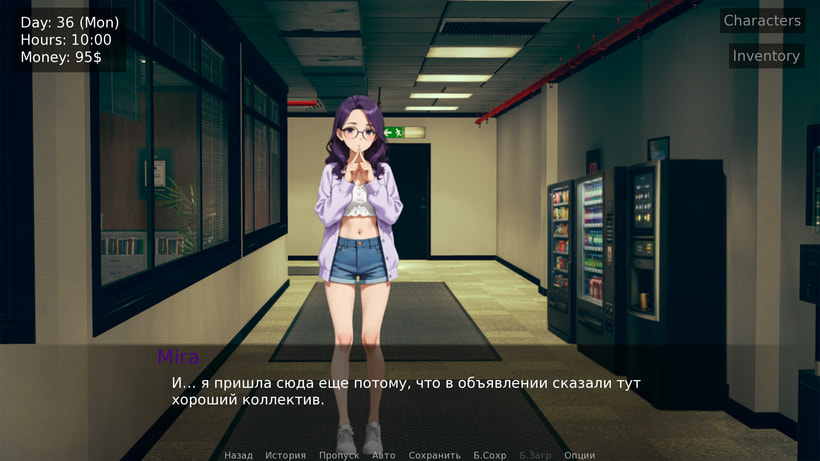The image size is (820, 461).
Task: Open the Inventory panel
Action: pos(765,56)
